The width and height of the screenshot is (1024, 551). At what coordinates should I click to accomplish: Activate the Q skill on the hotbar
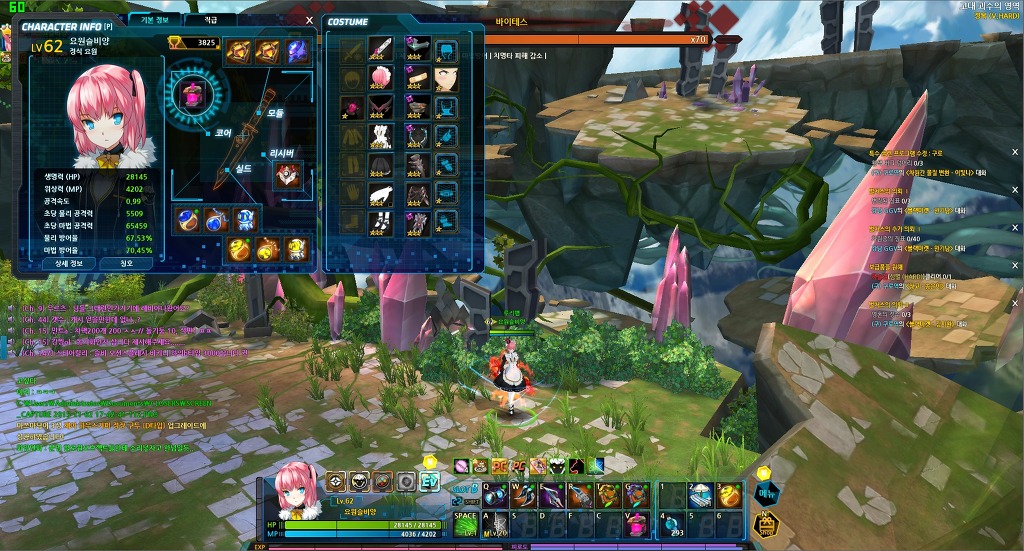(497, 495)
